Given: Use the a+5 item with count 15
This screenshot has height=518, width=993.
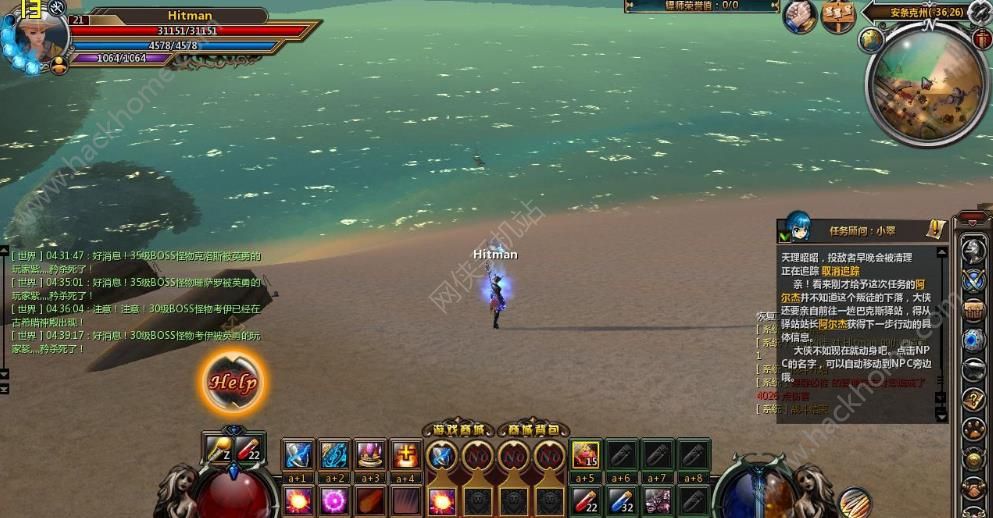Looking at the screenshot, I should 586,455.
